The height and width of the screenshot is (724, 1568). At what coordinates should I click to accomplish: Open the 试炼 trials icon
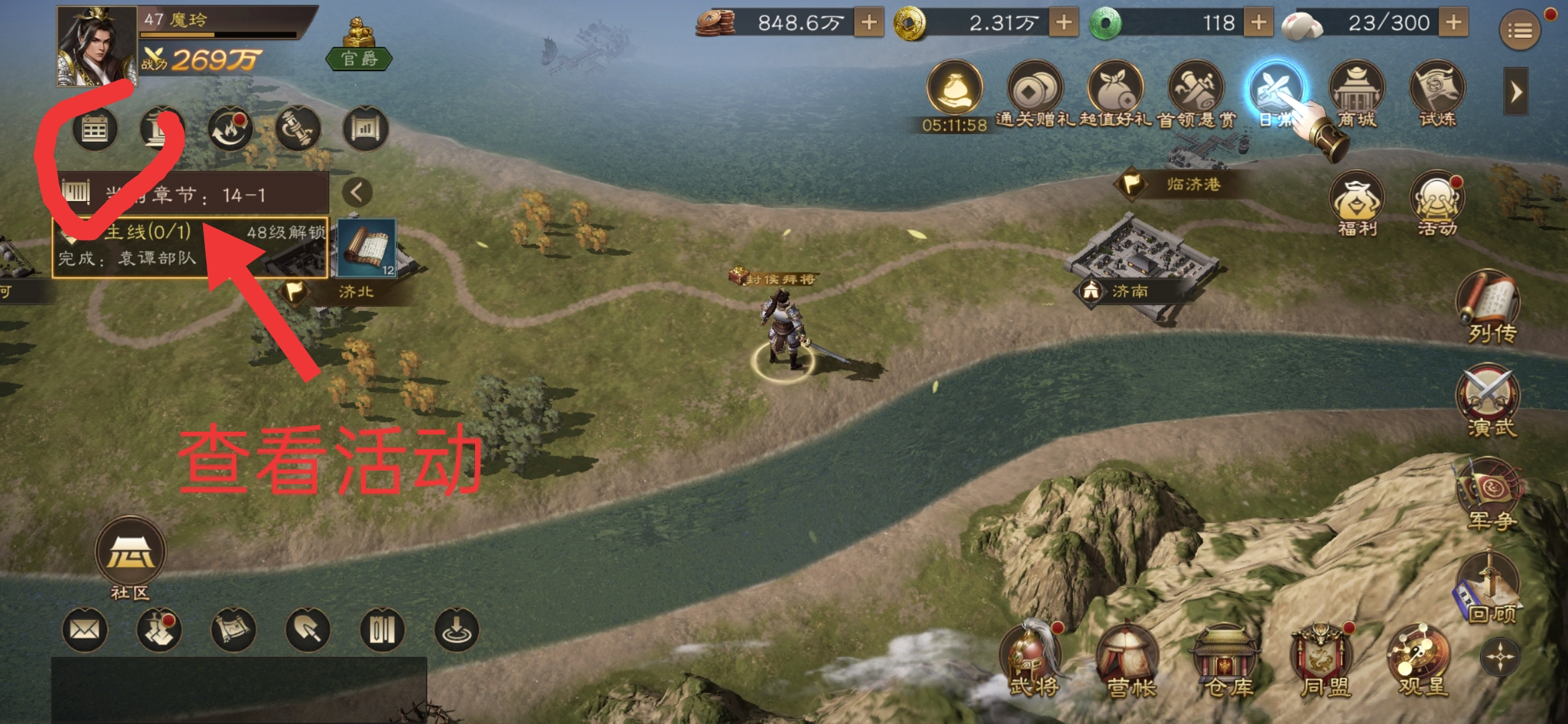coord(1438,94)
